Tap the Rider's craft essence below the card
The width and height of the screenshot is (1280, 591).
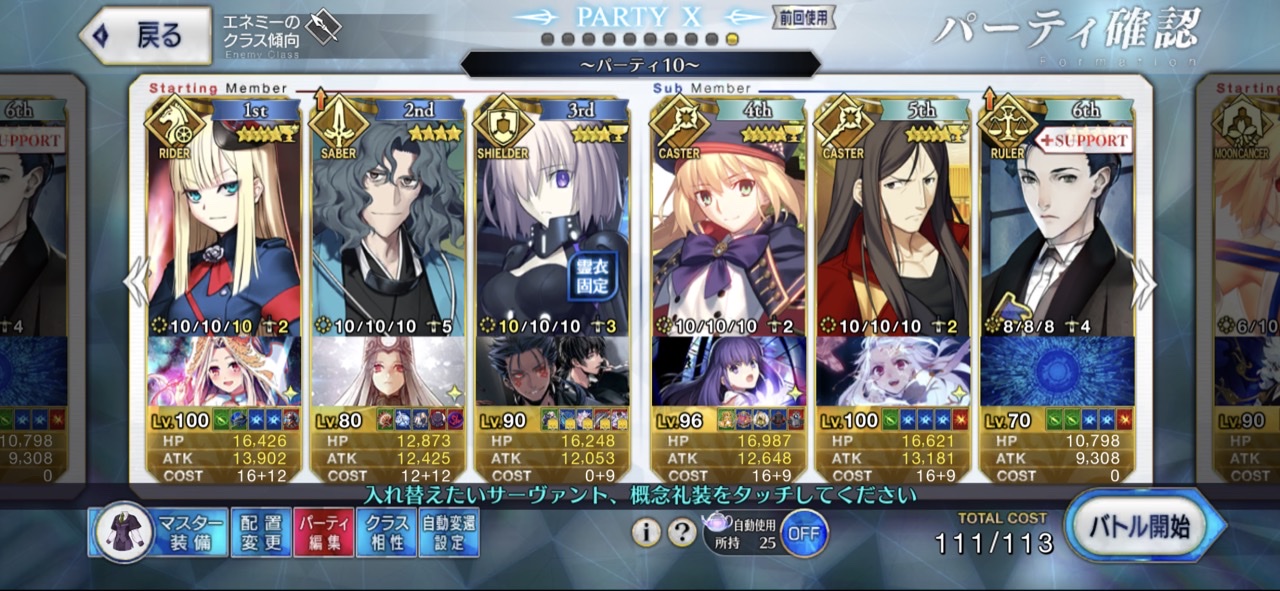(x=224, y=371)
